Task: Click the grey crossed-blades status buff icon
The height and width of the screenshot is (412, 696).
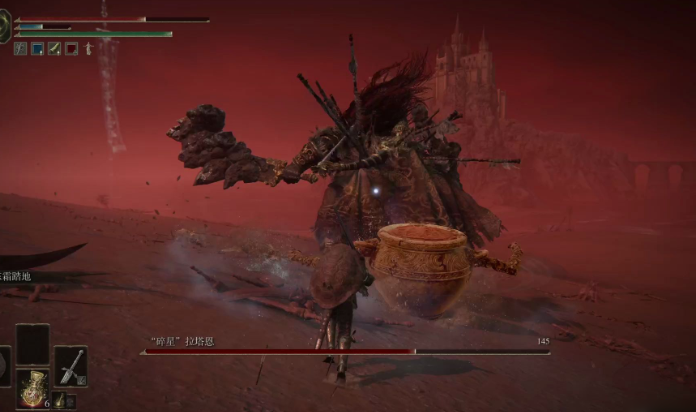Action: click(20, 48)
